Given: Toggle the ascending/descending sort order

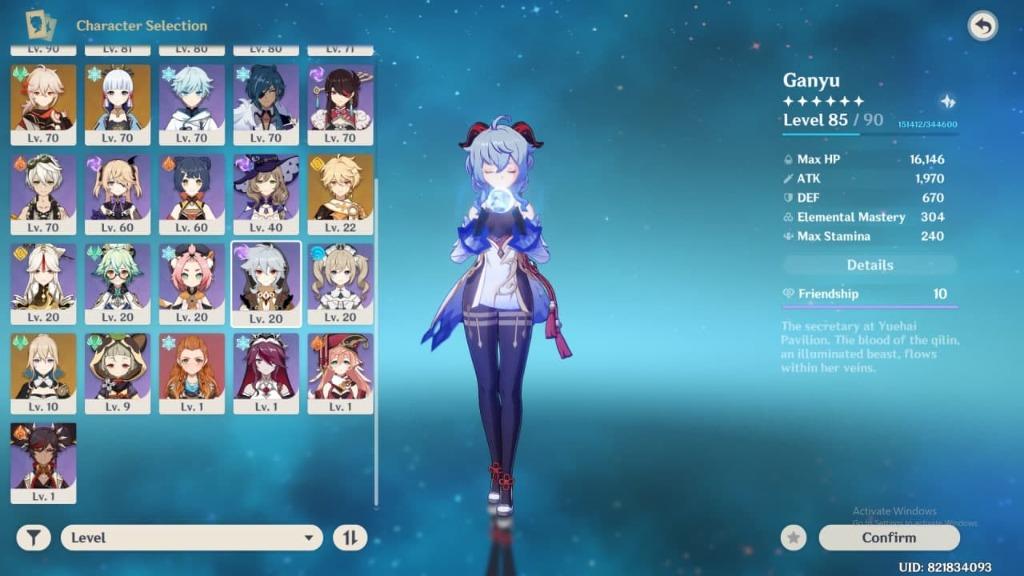Looking at the screenshot, I should tap(350, 538).
